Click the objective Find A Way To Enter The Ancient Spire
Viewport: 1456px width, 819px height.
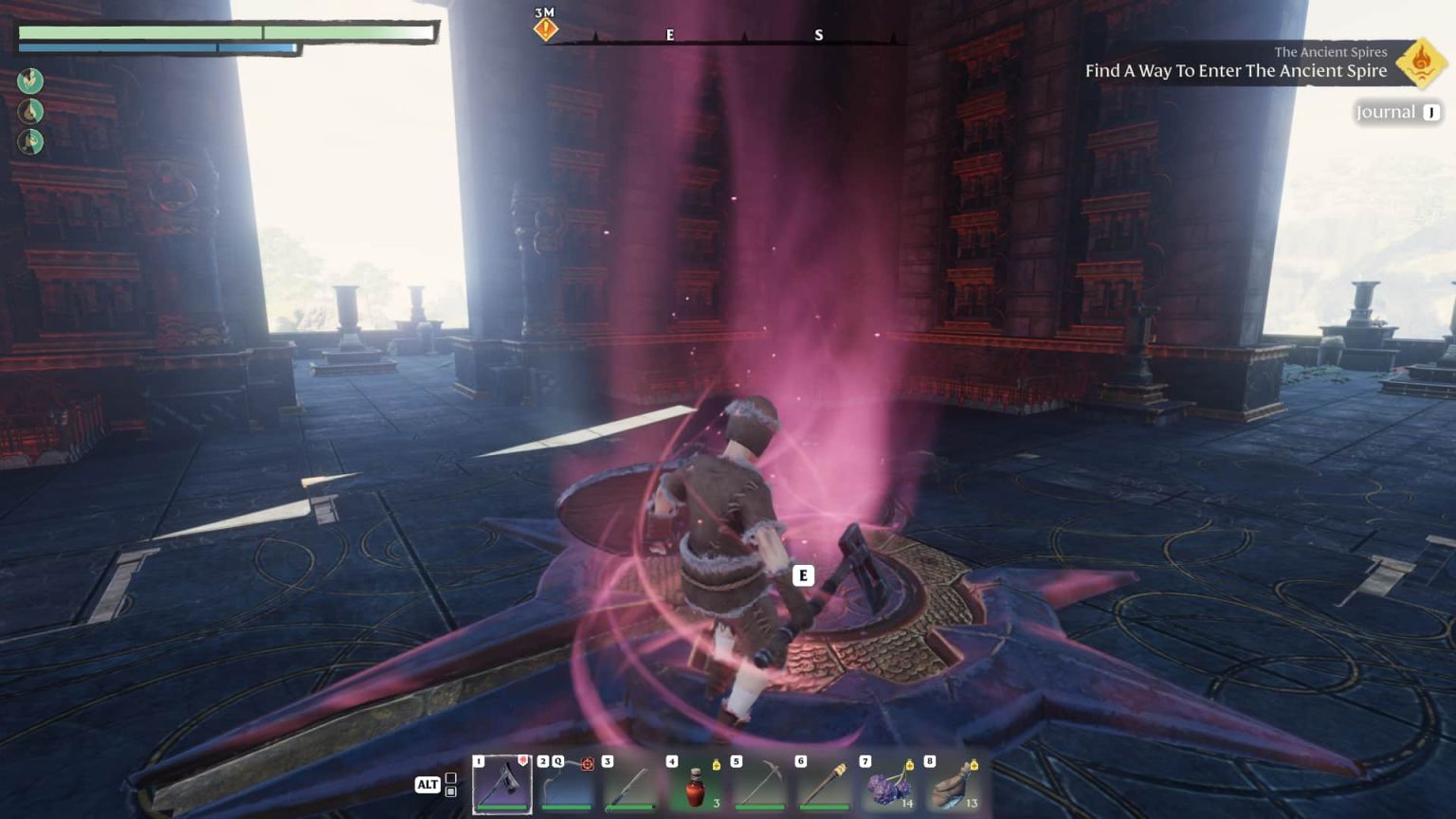coord(1236,71)
